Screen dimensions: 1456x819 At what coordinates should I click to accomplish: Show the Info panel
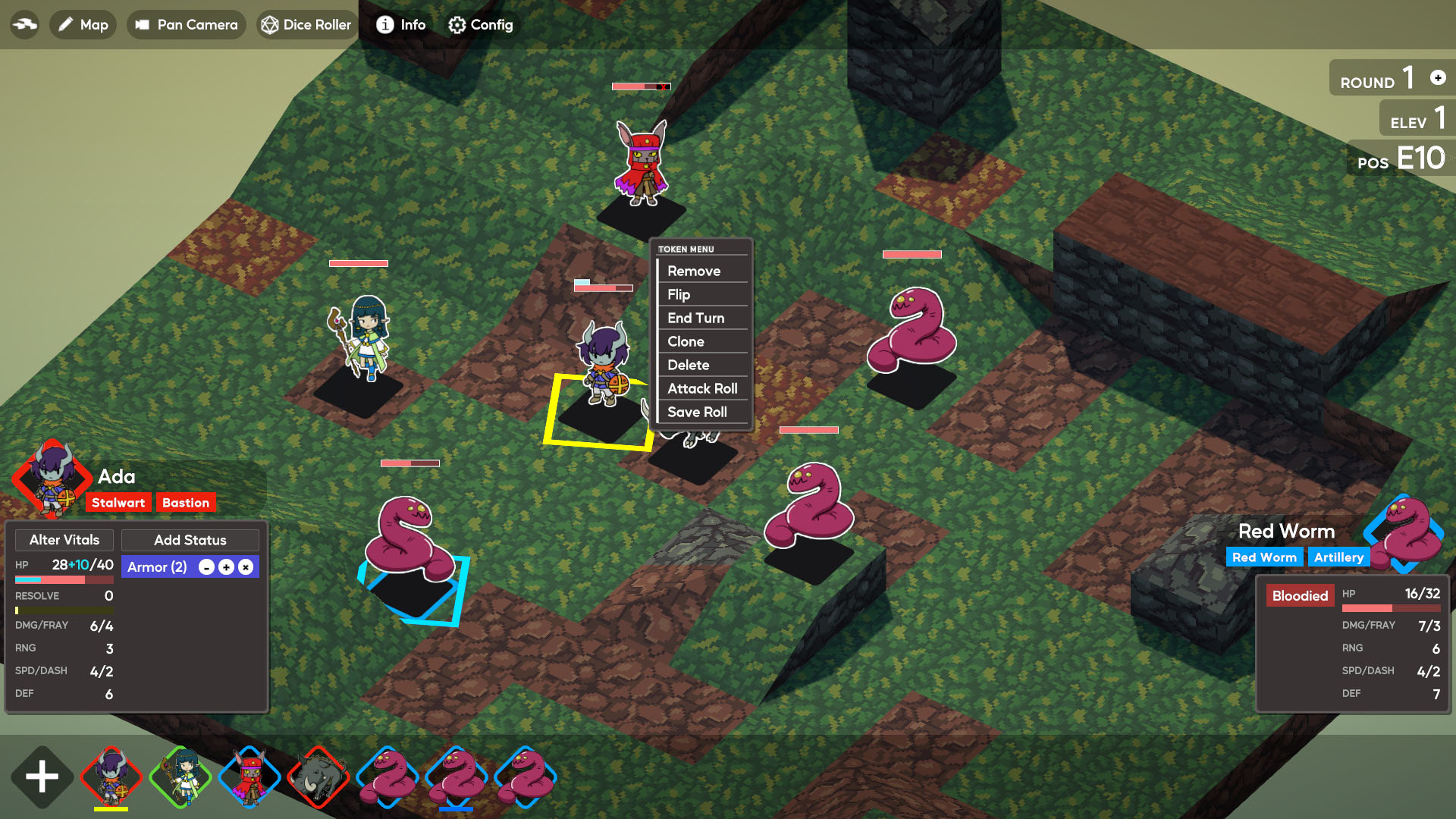point(401,25)
